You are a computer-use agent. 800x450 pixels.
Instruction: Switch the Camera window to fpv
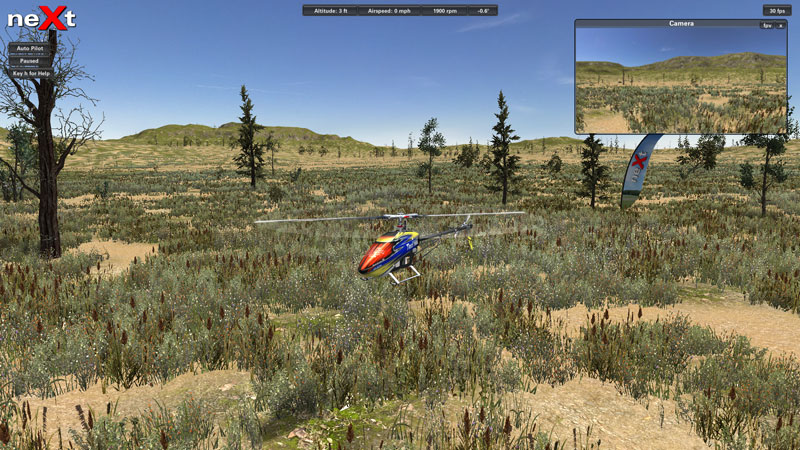tap(766, 25)
